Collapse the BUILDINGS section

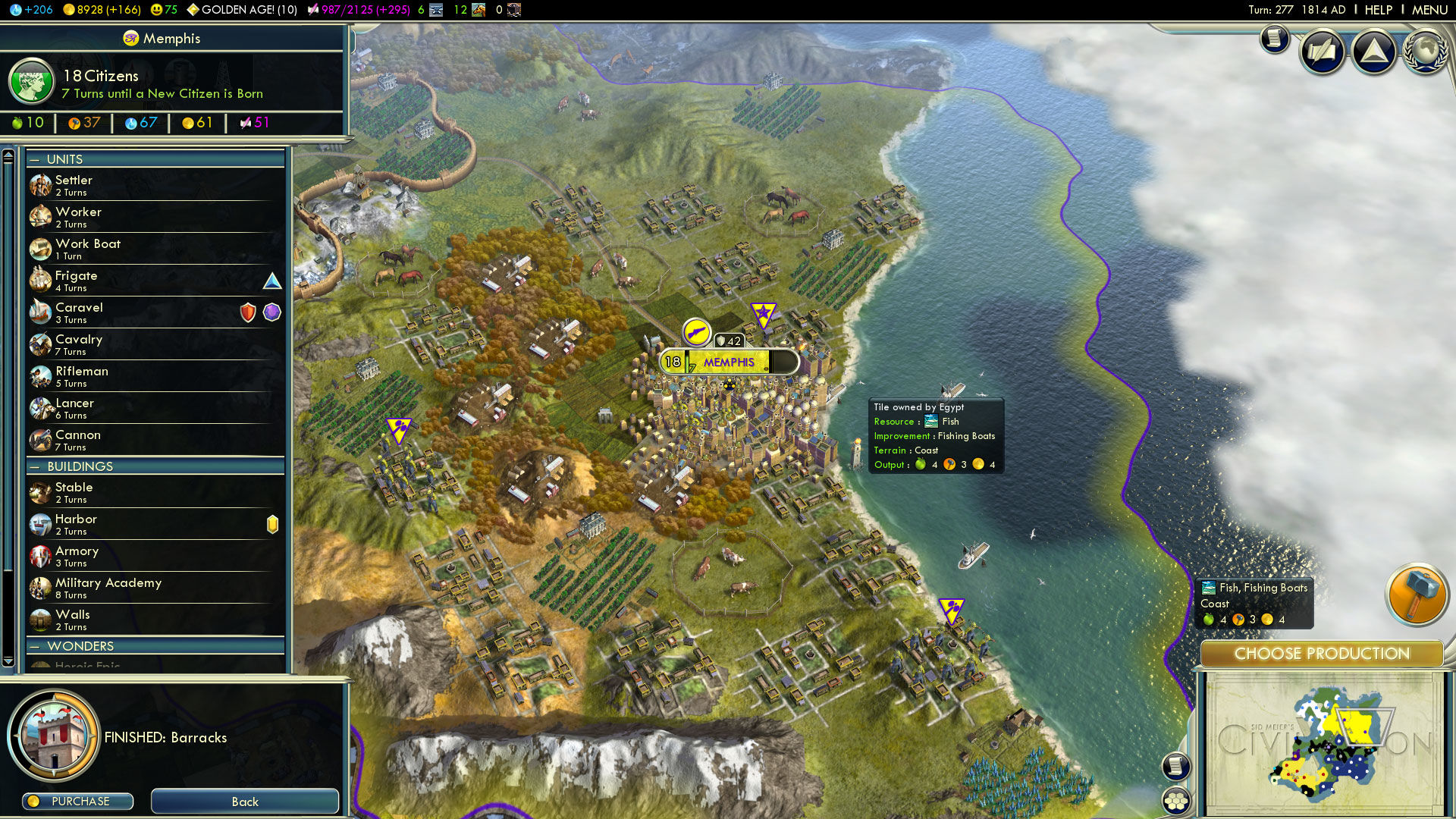(33, 466)
